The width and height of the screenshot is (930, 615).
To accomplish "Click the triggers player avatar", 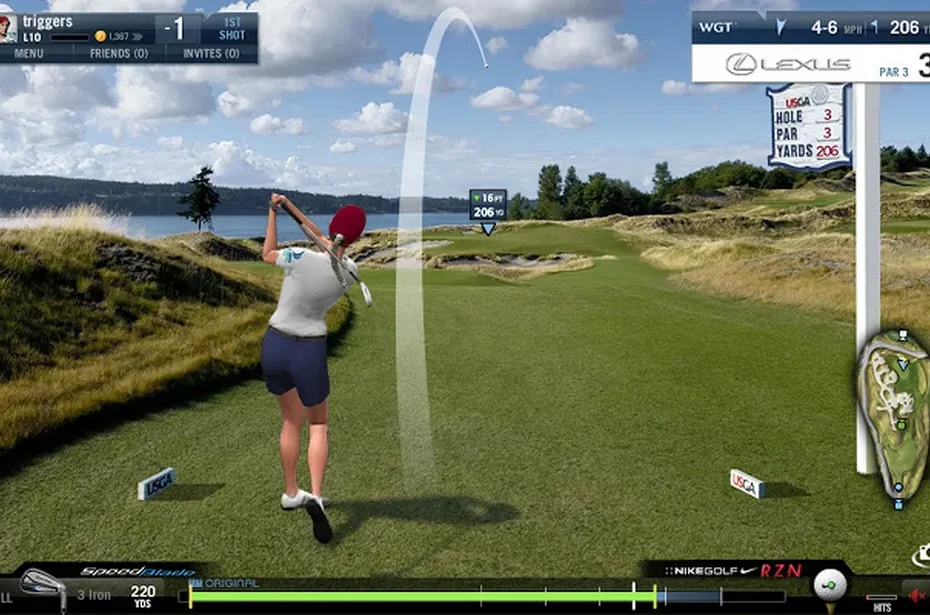I will click(x=8, y=28).
